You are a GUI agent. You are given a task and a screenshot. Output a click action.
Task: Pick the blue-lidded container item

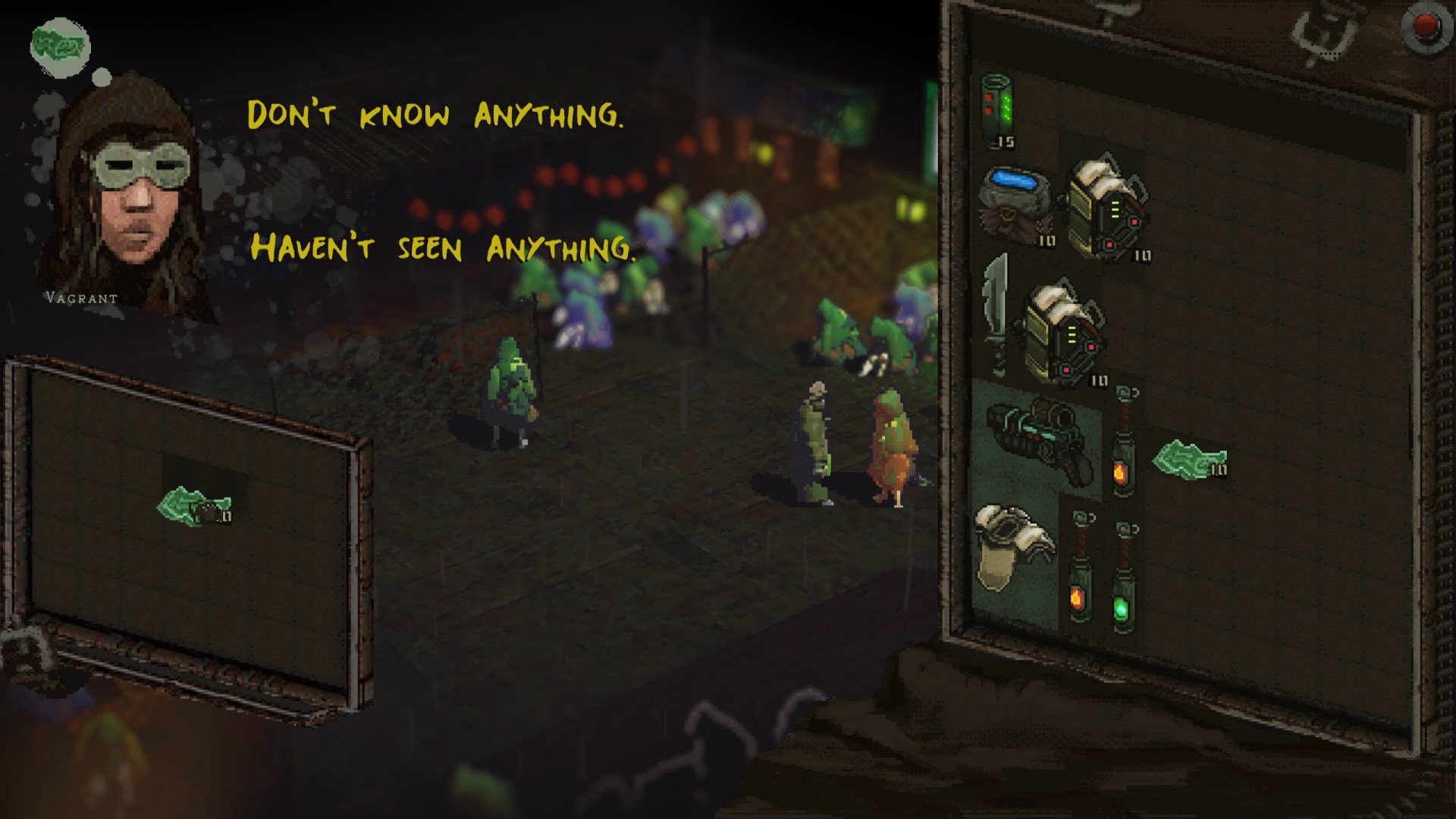pyautogui.click(x=1016, y=203)
